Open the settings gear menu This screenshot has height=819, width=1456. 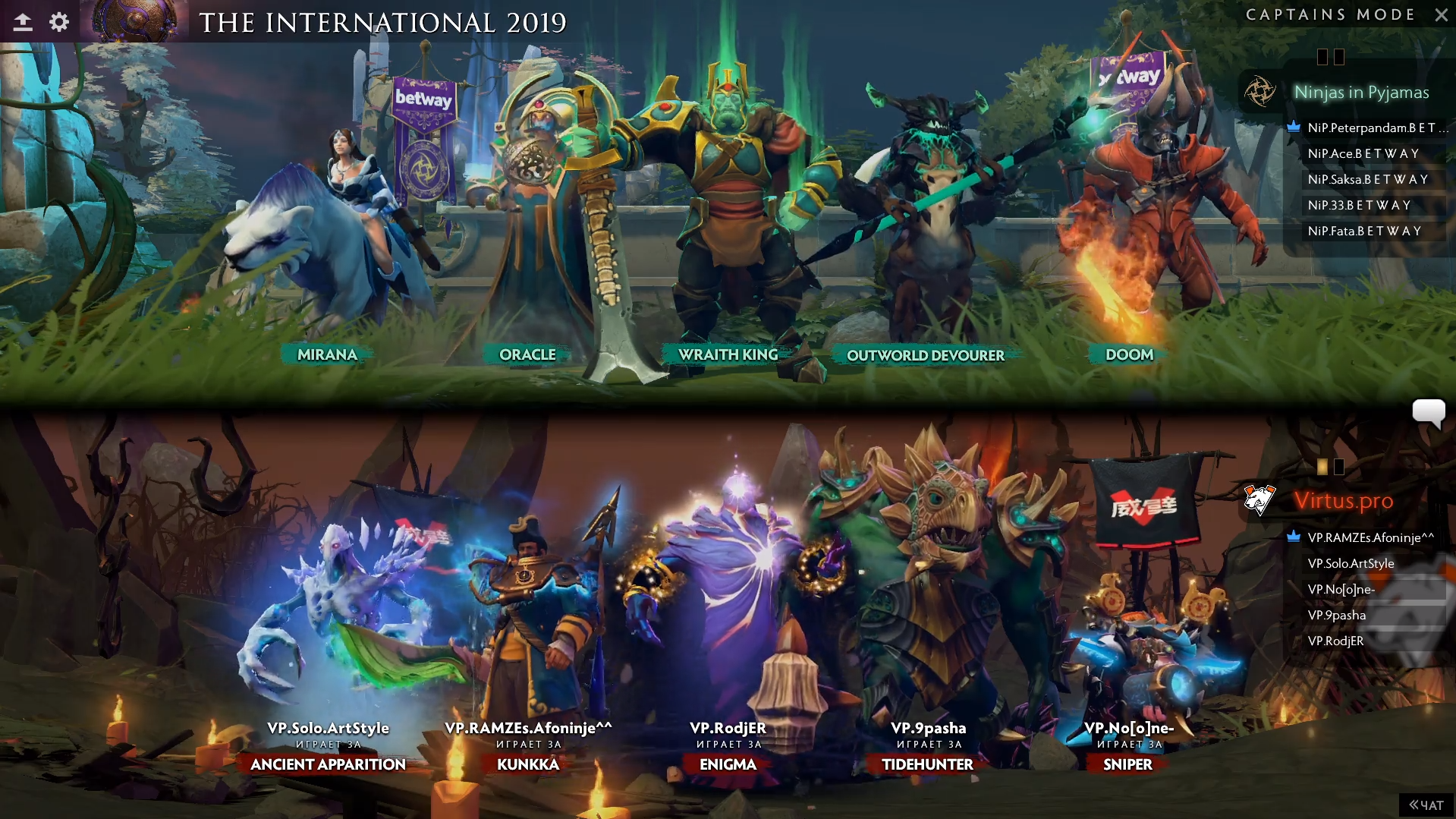[x=59, y=22]
